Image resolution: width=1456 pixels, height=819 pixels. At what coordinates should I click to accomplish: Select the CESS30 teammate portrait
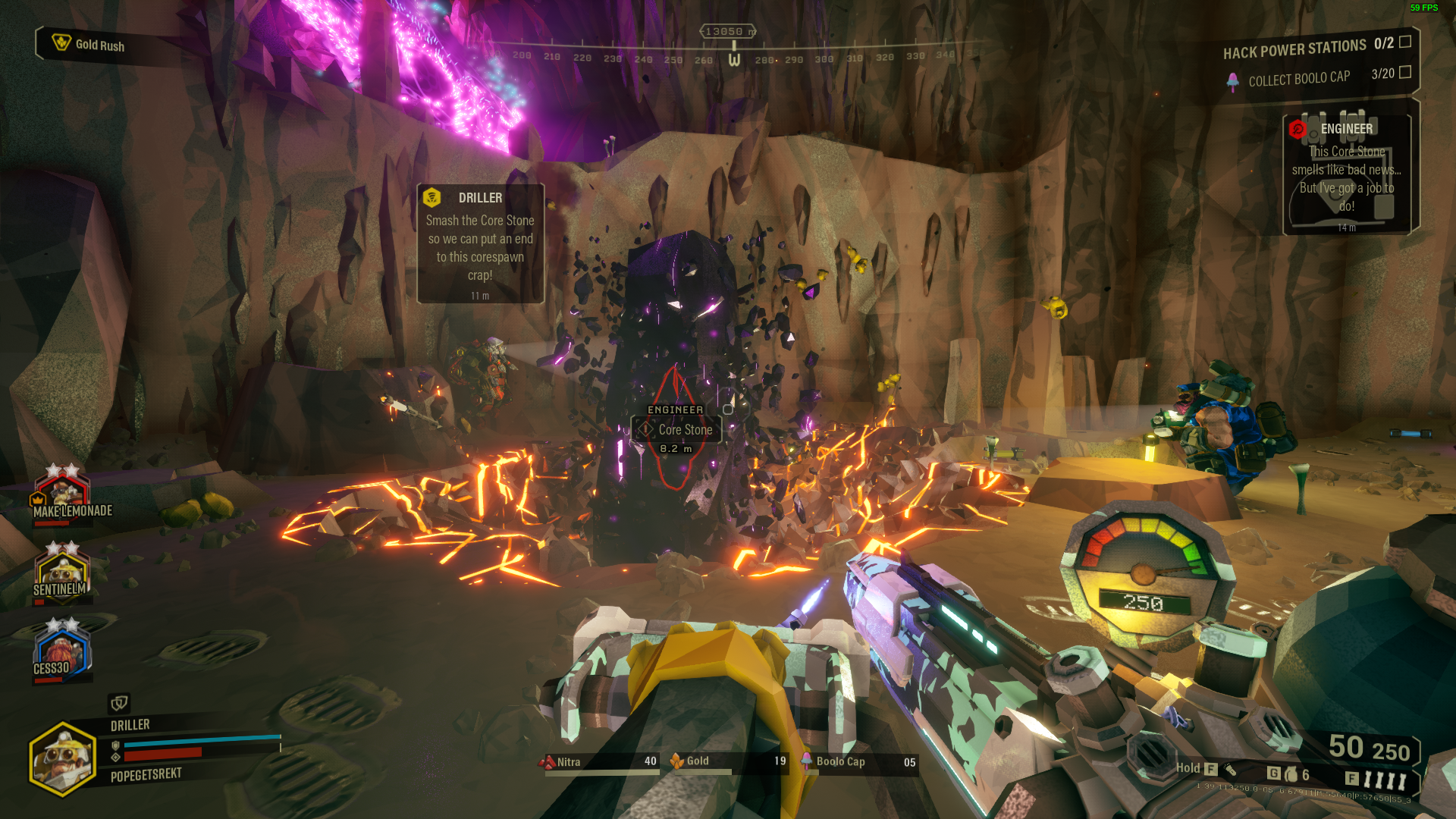61,651
